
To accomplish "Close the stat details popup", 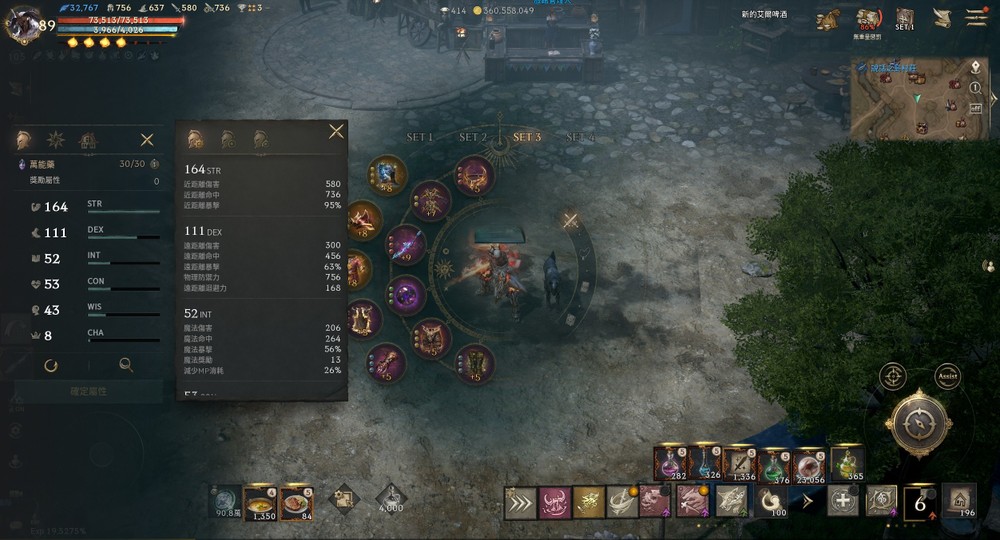I will pos(336,132).
